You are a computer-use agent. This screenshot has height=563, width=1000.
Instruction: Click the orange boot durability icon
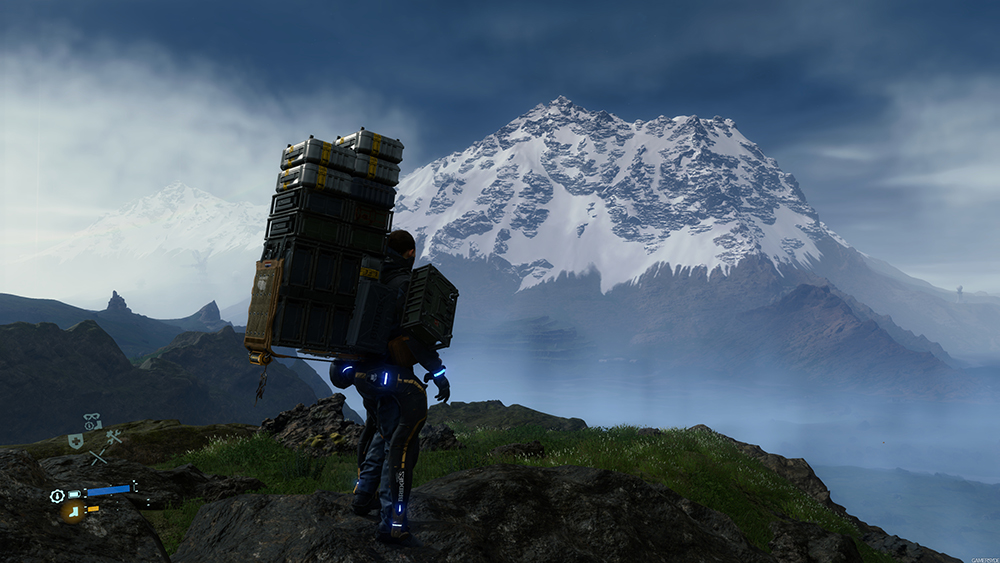(72, 511)
